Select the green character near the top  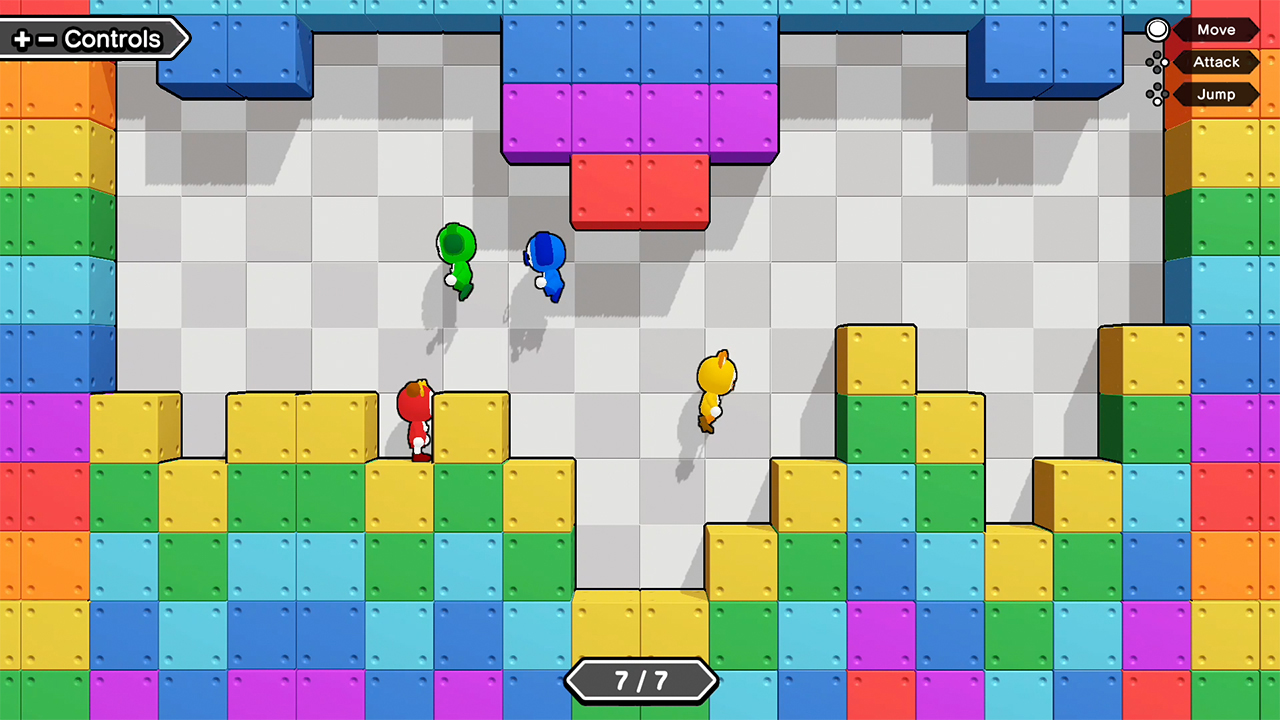point(456,260)
